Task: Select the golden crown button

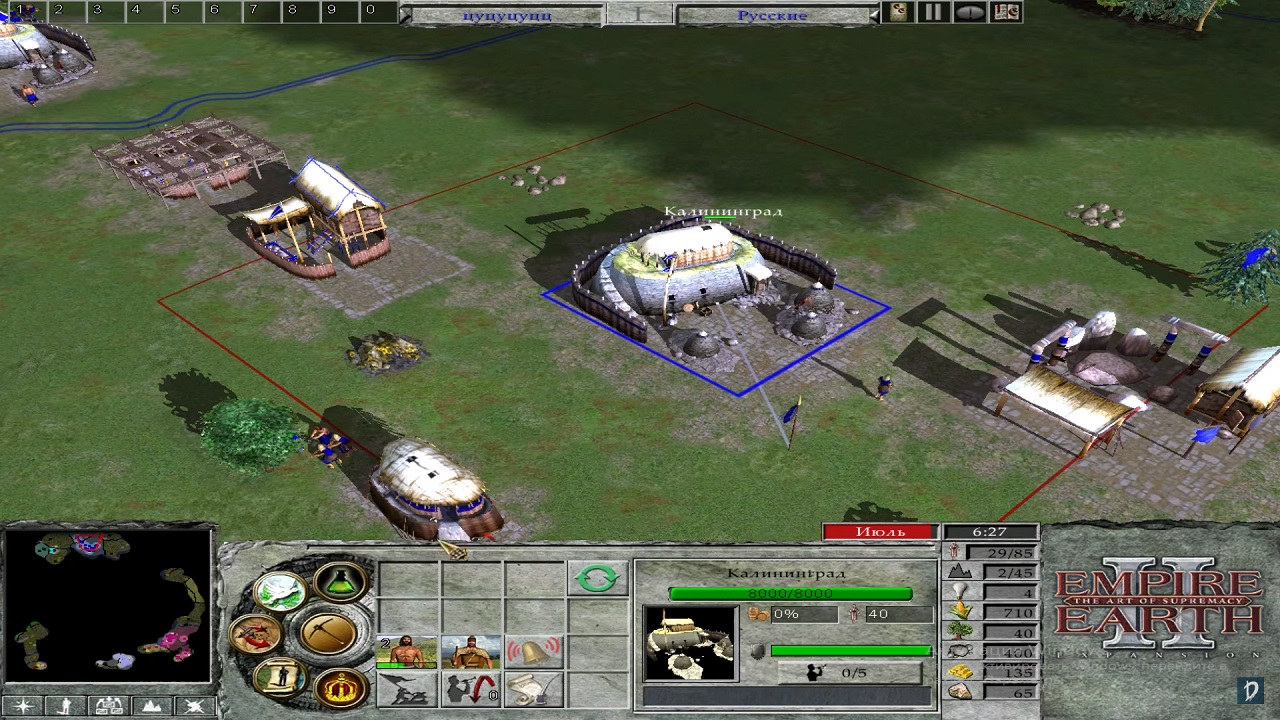Action: [x=340, y=686]
